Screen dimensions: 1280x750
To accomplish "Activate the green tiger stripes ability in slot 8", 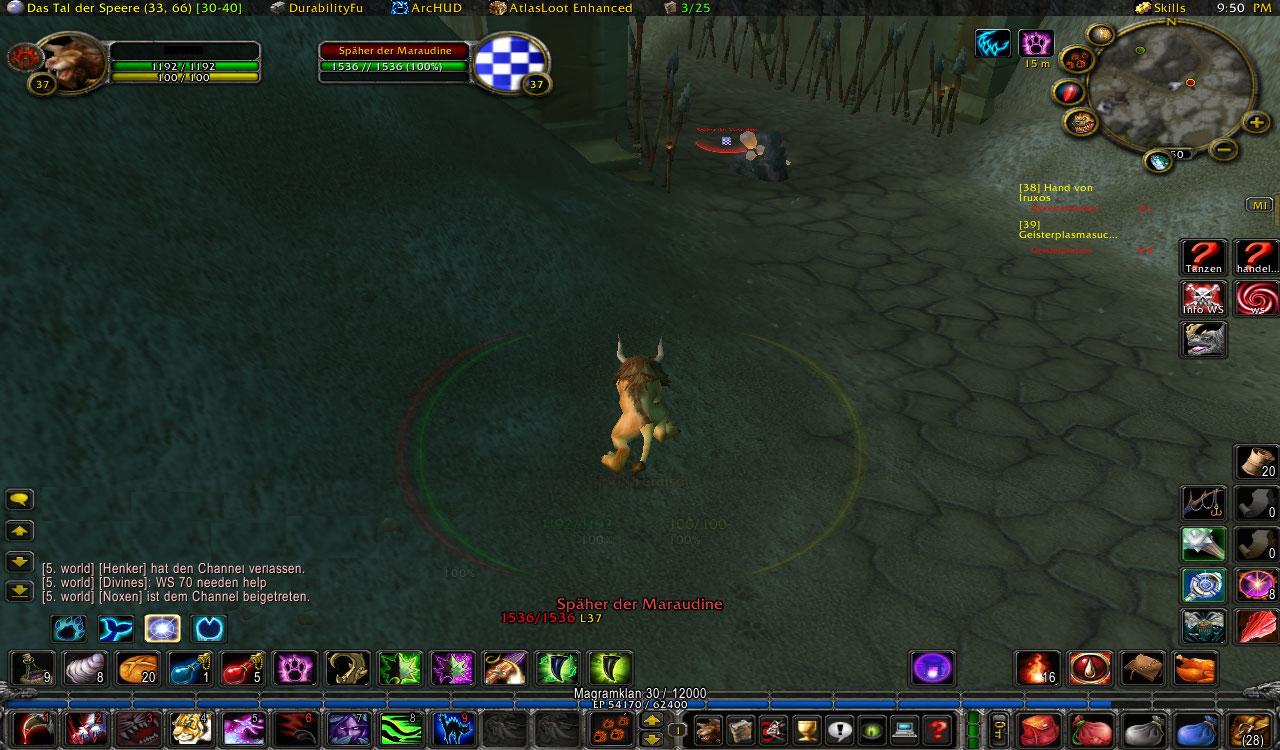I will tap(398, 729).
